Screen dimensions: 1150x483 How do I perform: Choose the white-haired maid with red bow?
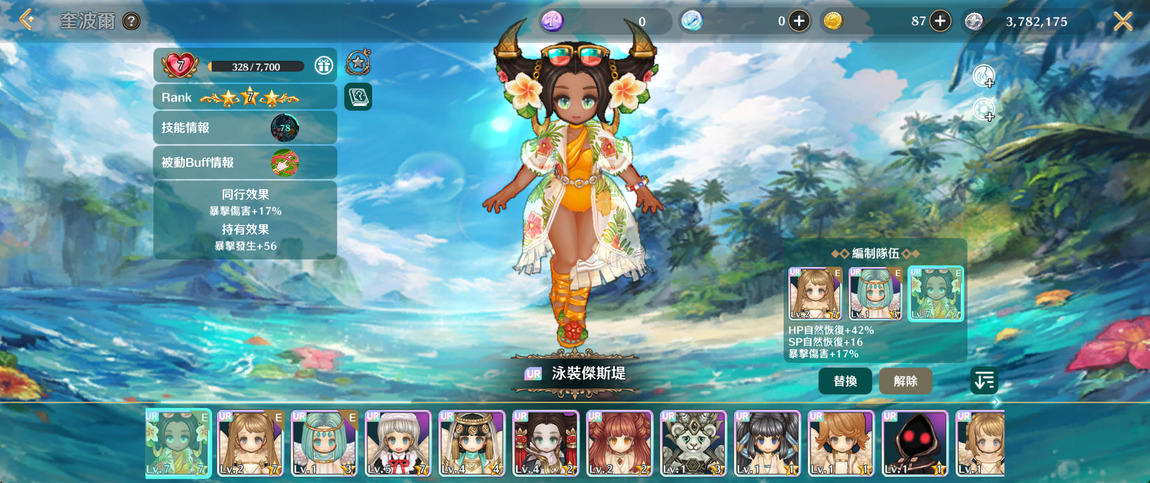click(x=398, y=443)
